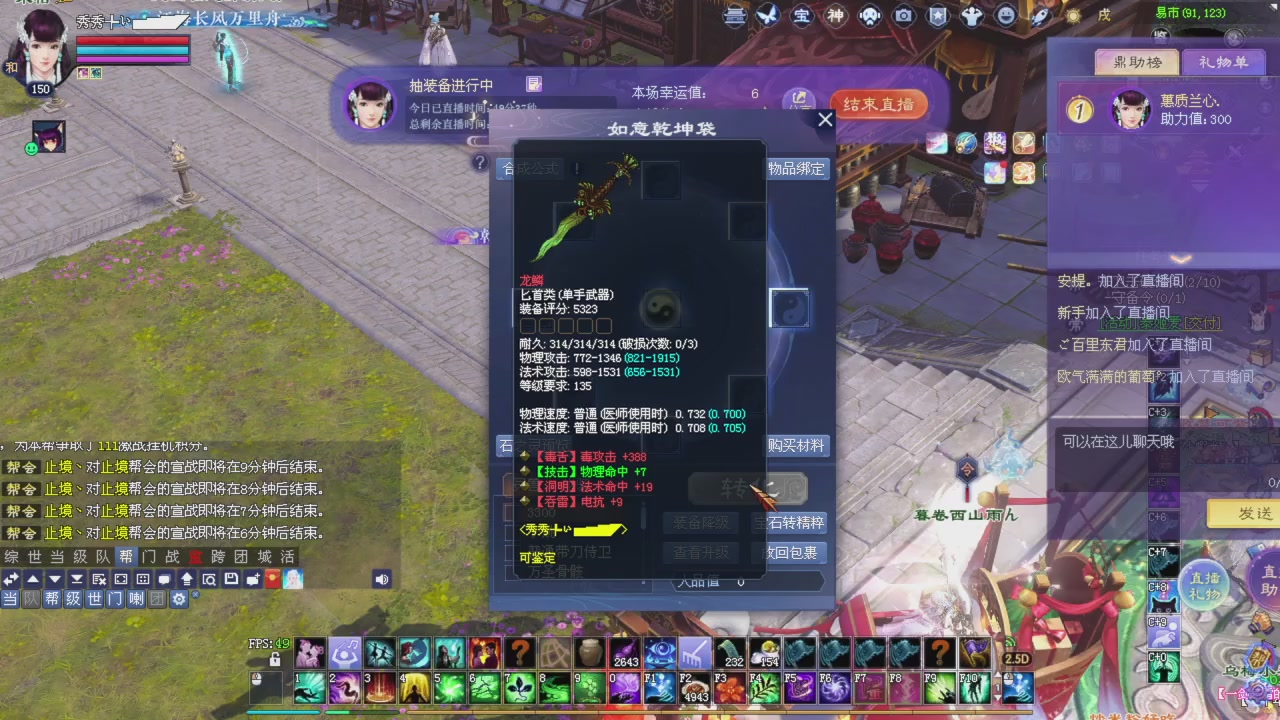Viewport: 1280px width, 720px height.
Task: Switch to the 物品绑定 tab
Action: [795, 169]
